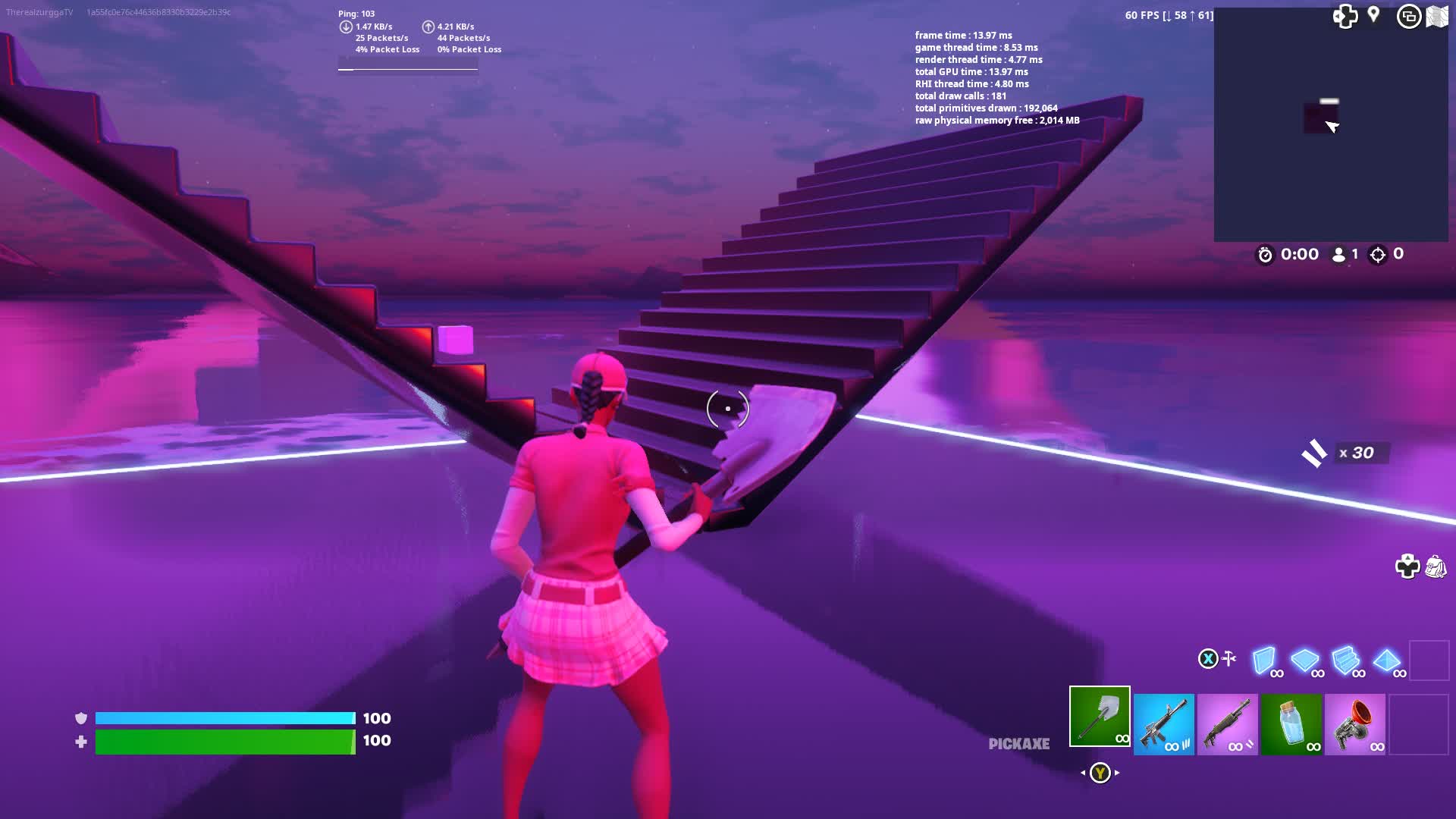Image resolution: width=1456 pixels, height=819 pixels.
Task: Select the shield potion slot
Action: coord(1292,724)
